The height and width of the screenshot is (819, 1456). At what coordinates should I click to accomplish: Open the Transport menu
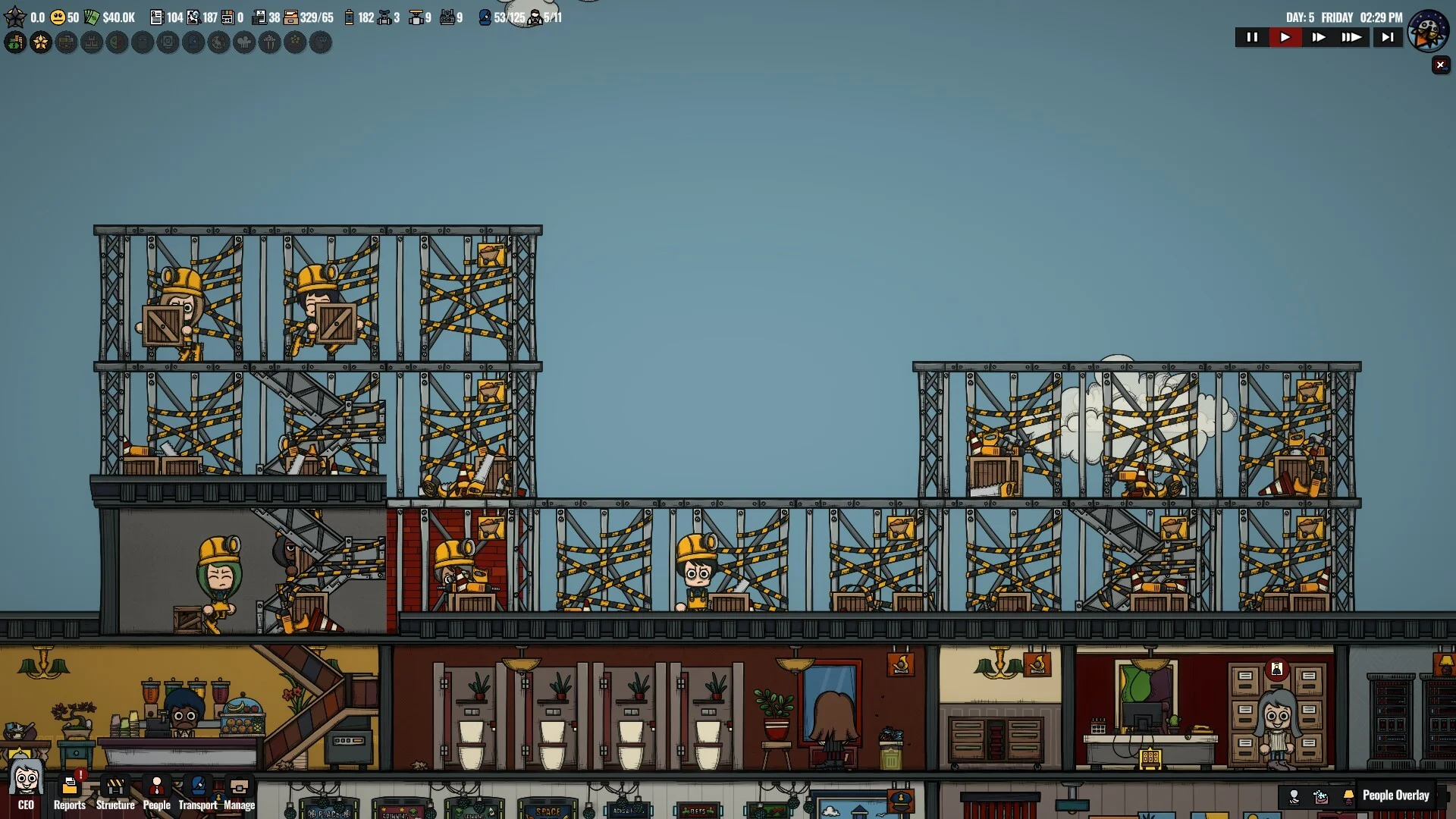click(198, 792)
